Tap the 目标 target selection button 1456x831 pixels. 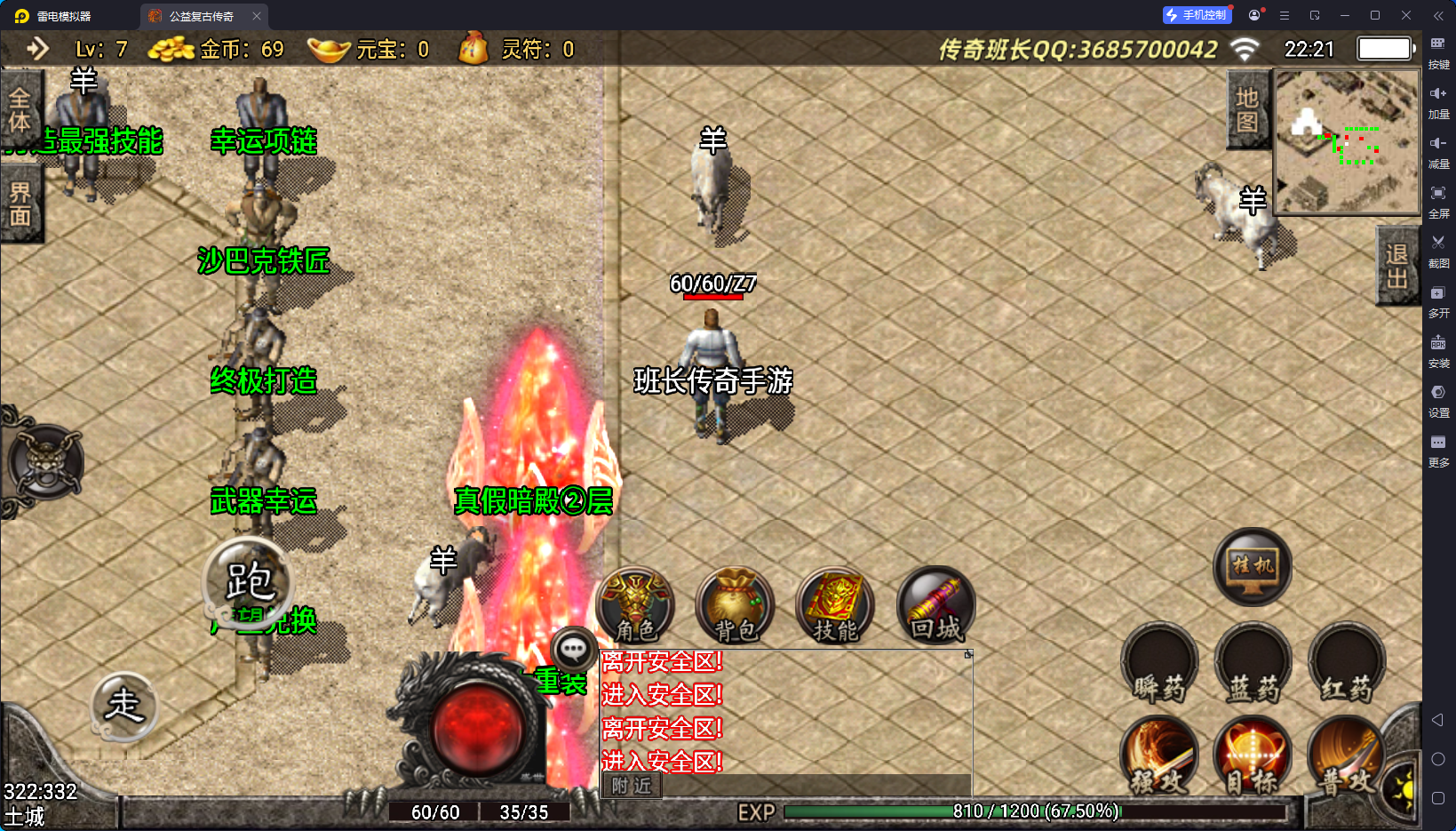(x=1253, y=756)
